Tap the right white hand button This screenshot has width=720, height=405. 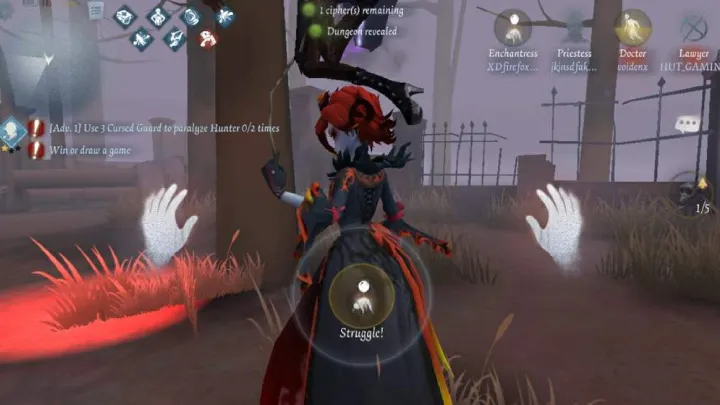555,224
